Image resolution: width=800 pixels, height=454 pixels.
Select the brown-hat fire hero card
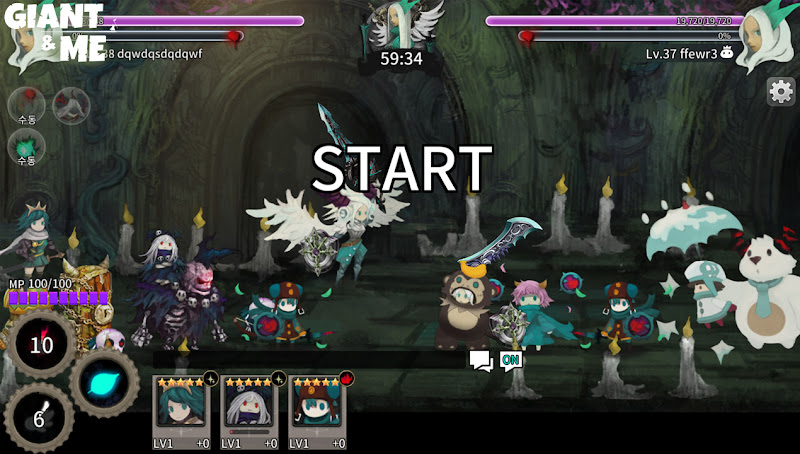(x=317, y=411)
